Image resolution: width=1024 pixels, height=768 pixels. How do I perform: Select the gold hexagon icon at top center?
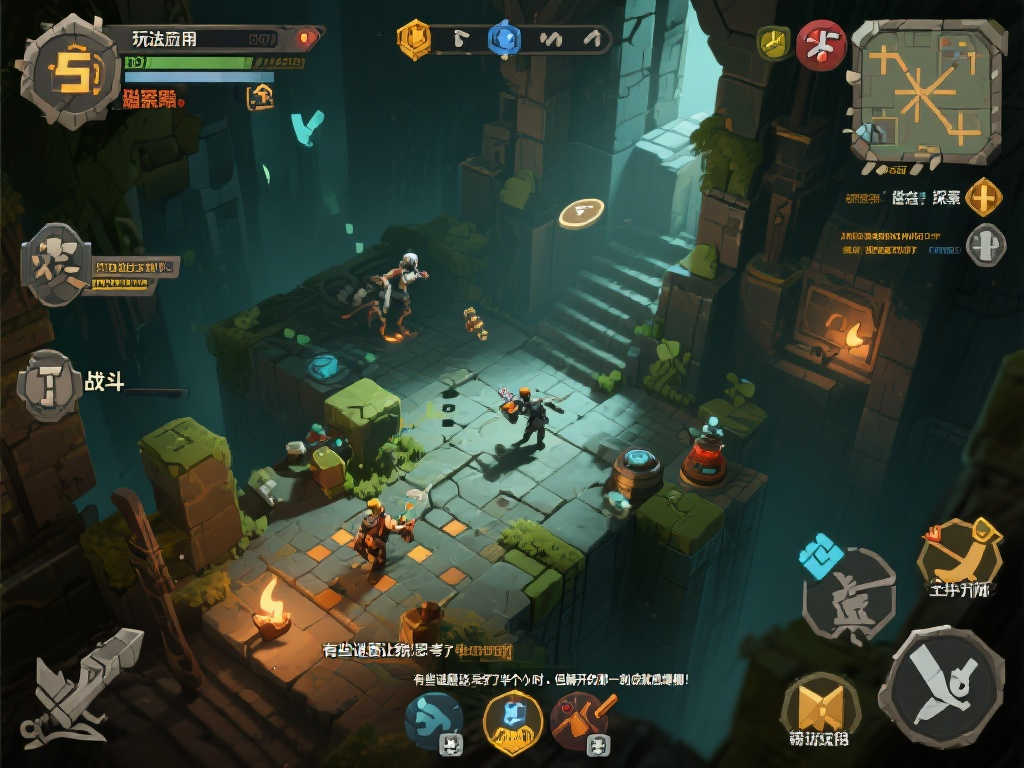(x=413, y=39)
